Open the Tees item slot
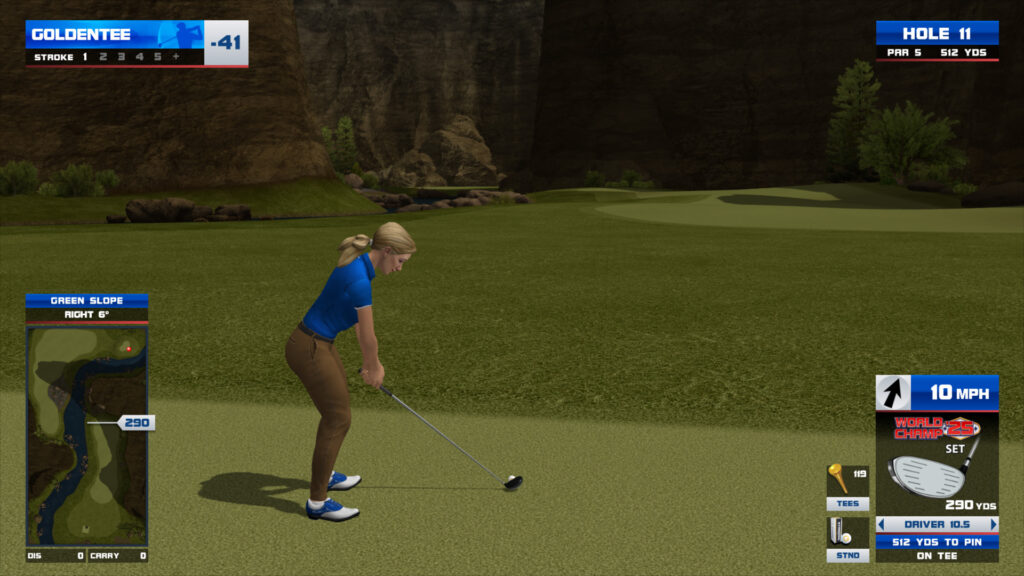Screen dimensions: 1024x576 (x=847, y=487)
